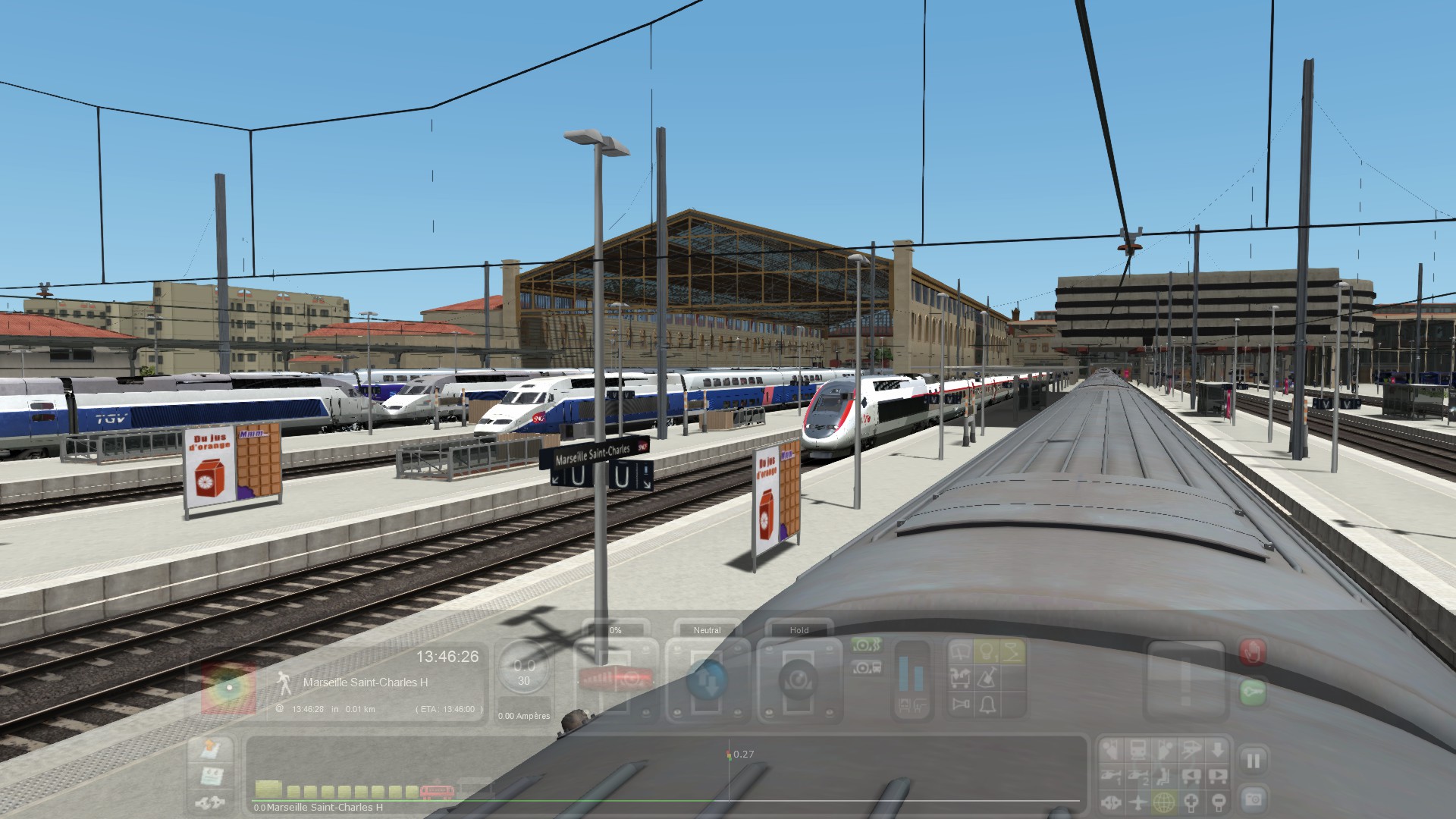
Task: Switch to helicopter camera view 1
Action: [1111, 776]
